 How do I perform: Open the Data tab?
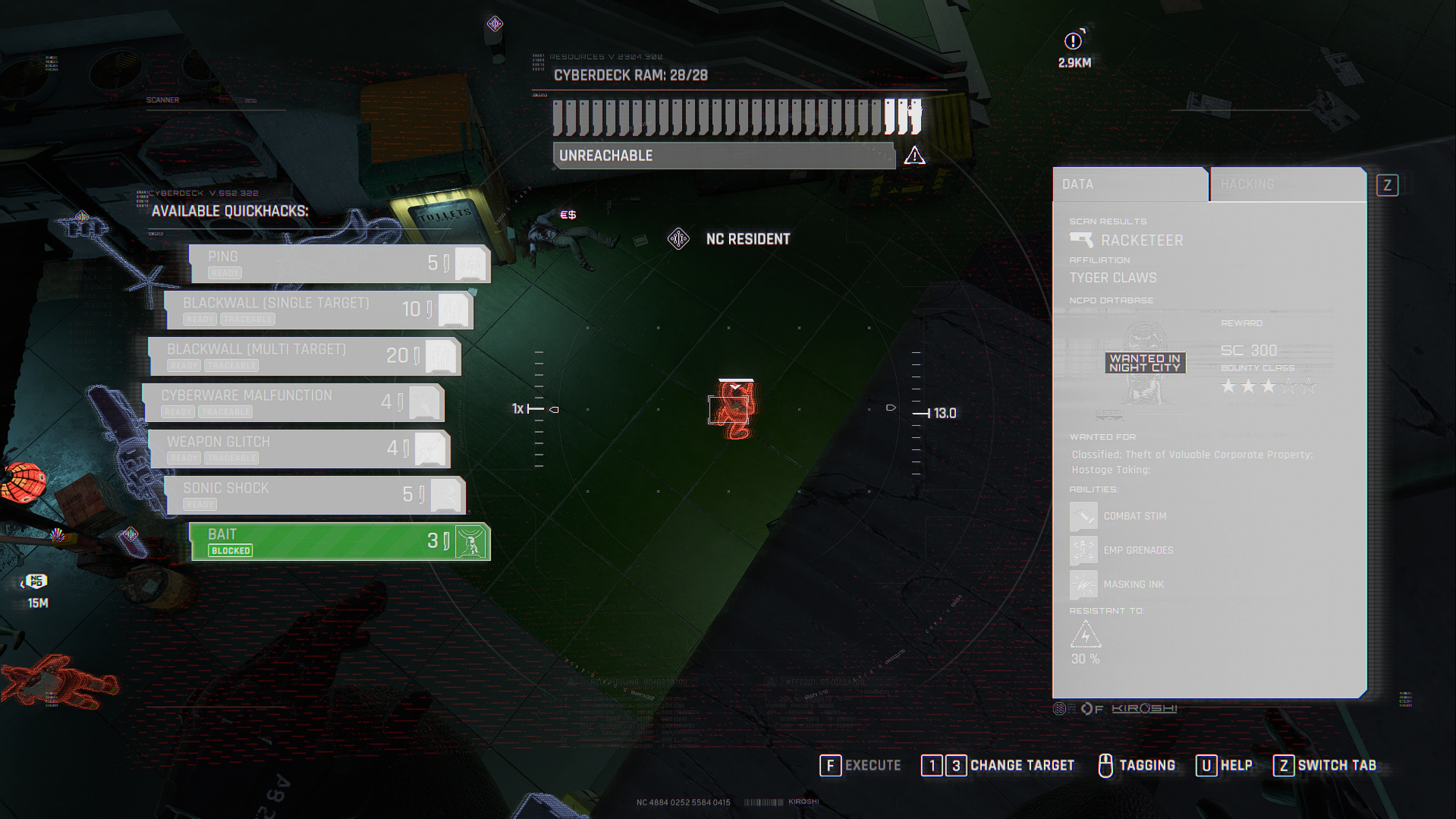point(1130,184)
